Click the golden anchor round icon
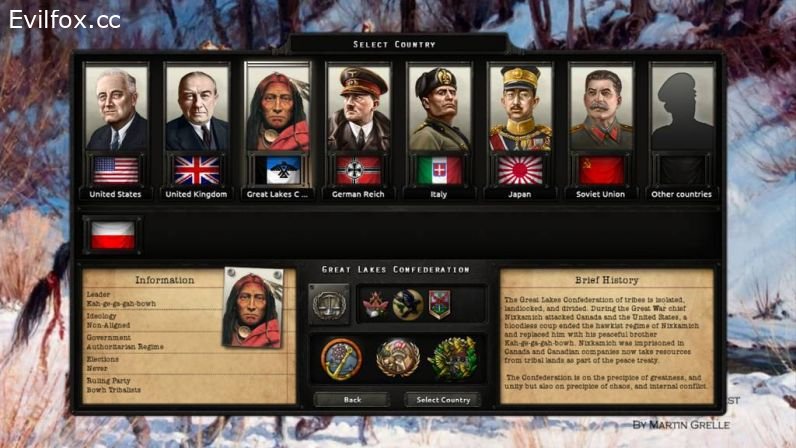796x448 pixels. coord(342,358)
